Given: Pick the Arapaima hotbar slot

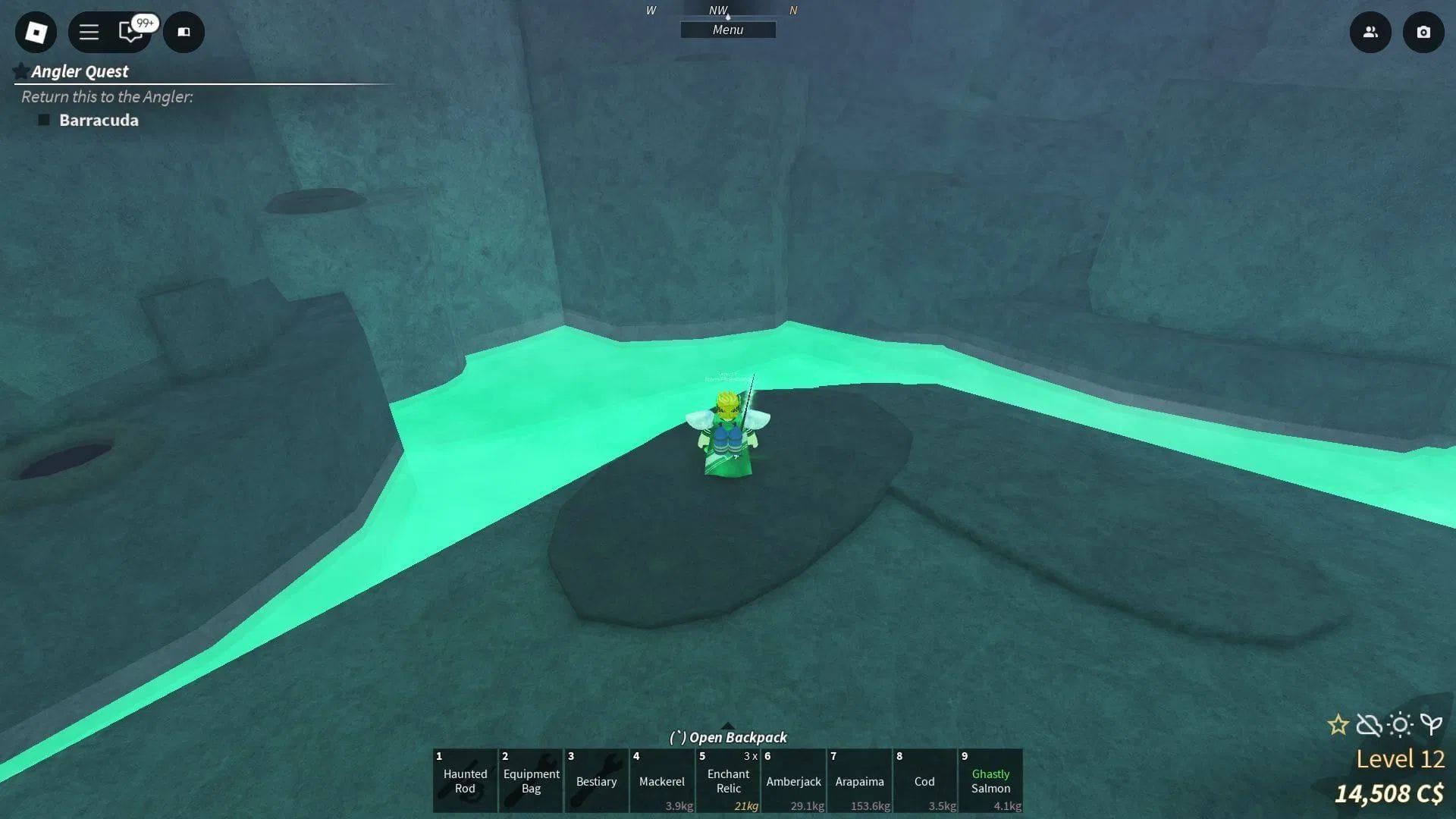Looking at the screenshot, I should click(859, 780).
